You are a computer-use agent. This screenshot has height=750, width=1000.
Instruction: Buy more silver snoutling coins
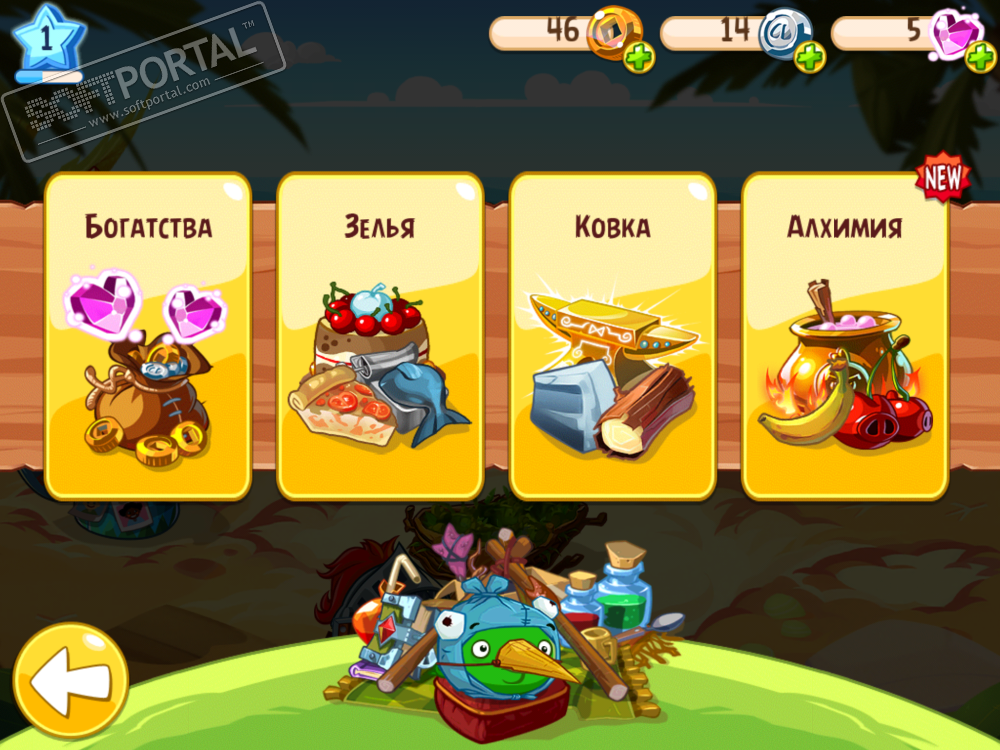point(810,58)
